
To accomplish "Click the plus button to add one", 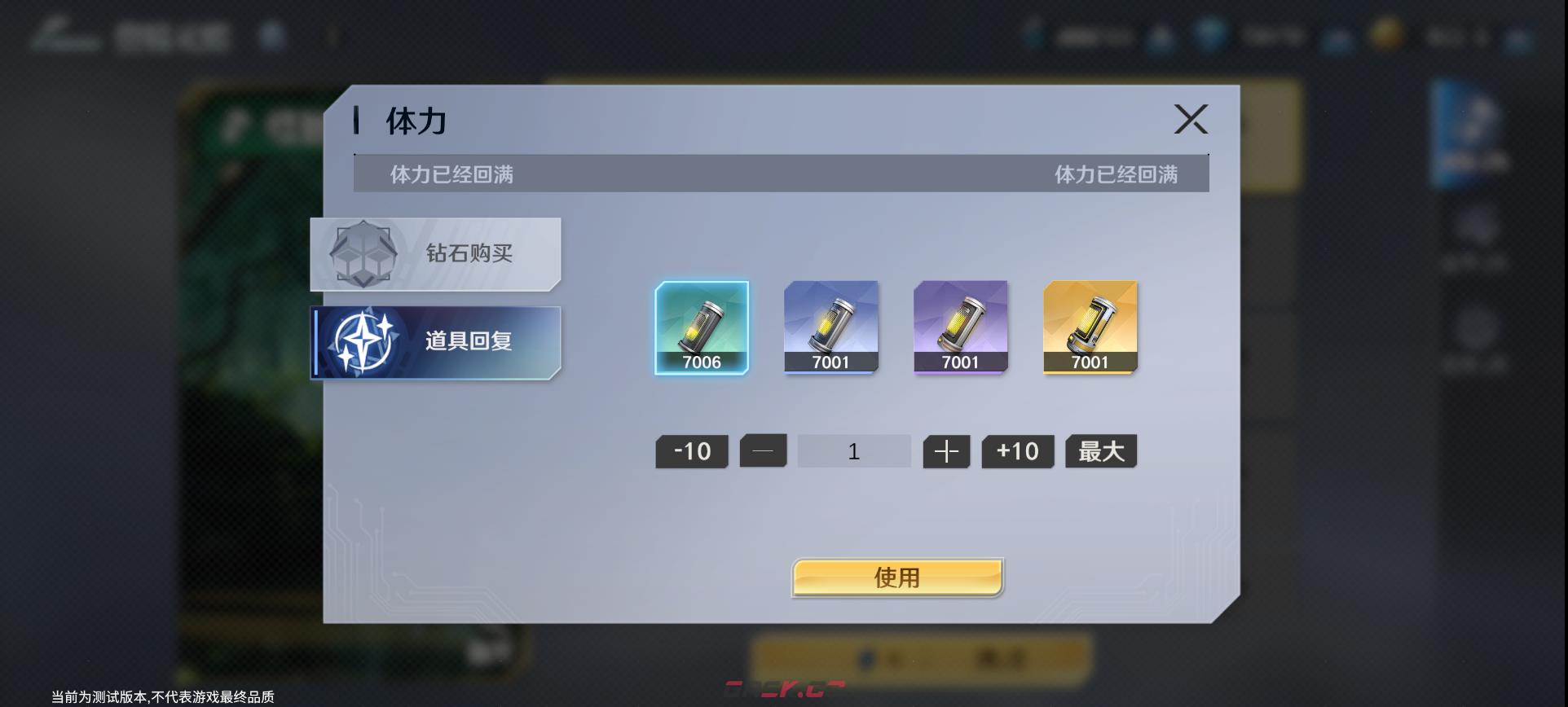I will click(945, 450).
